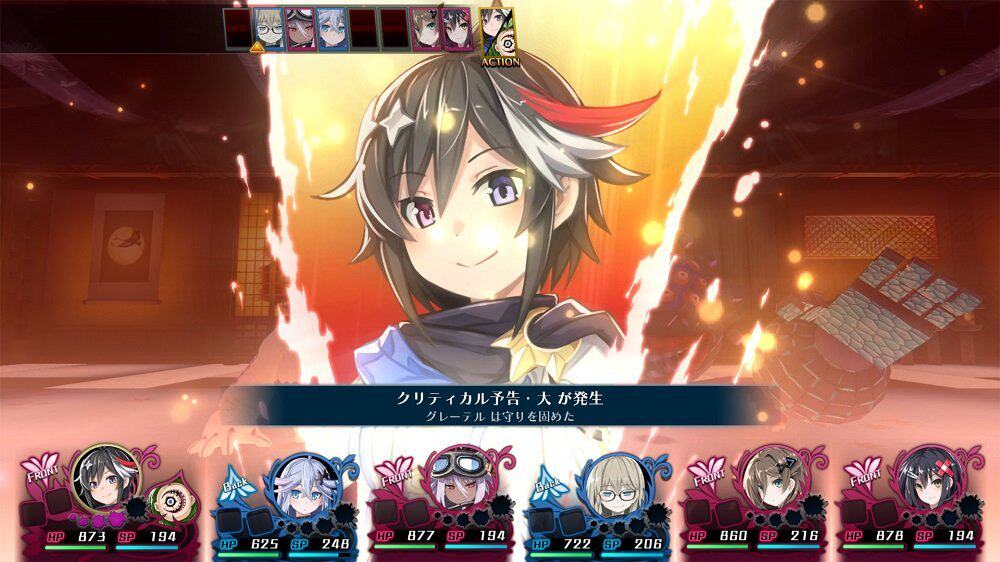This screenshot has width=1000, height=562.
Task: Select the ACTION portrait in turn order
Action: [x=499, y=33]
